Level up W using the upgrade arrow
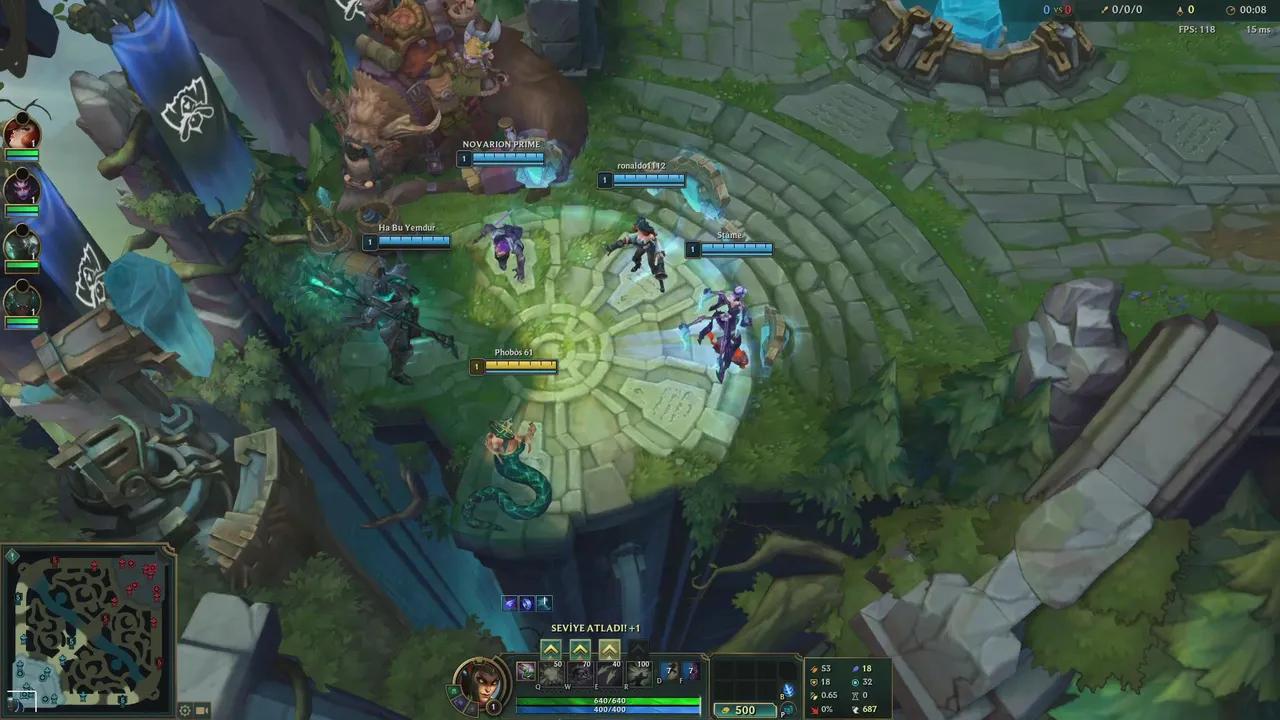Image resolution: width=1280 pixels, height=720 pixels. pyautogui.click(x=580, y=650)
